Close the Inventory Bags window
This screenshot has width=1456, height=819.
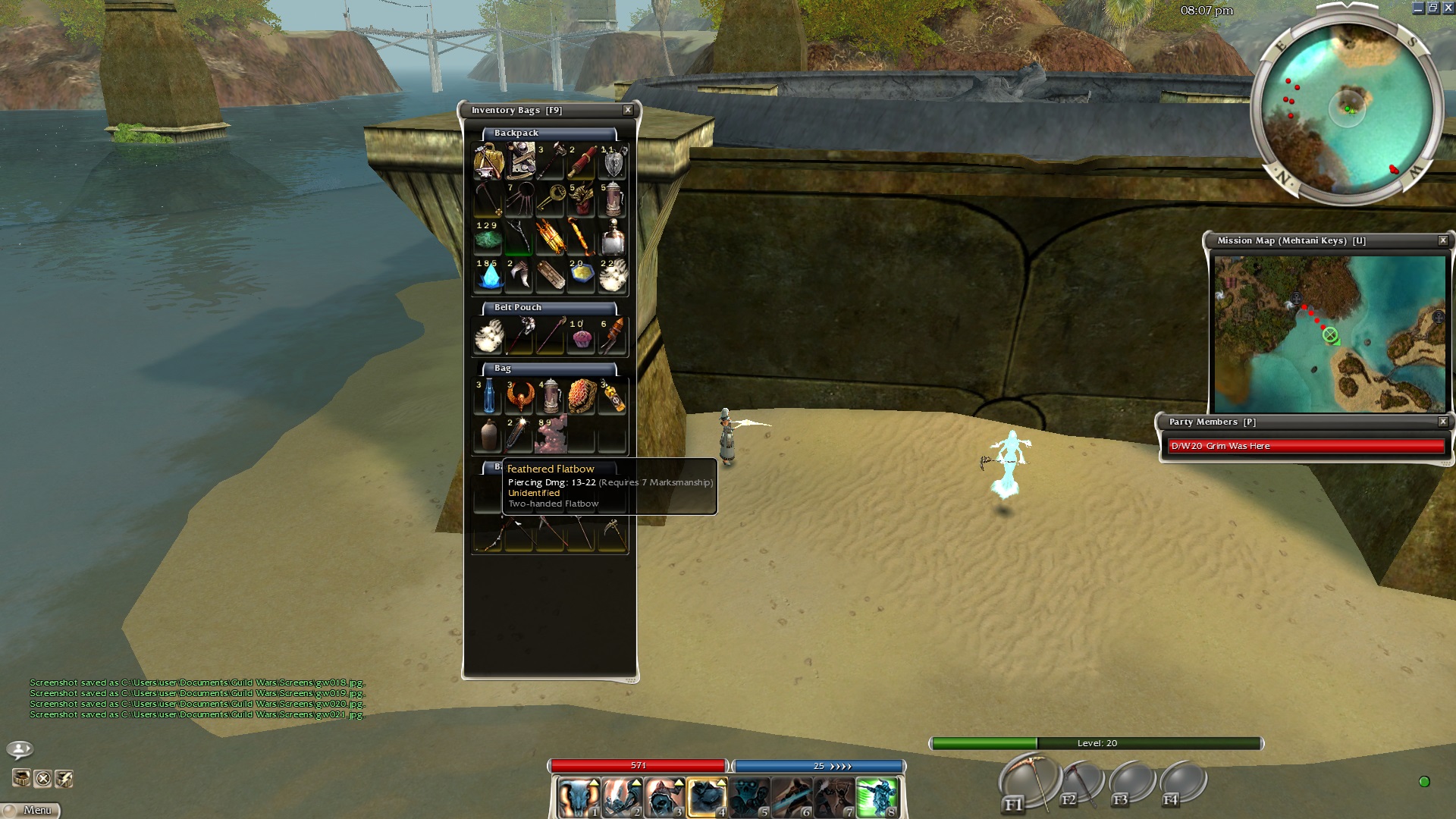(628, 110)
